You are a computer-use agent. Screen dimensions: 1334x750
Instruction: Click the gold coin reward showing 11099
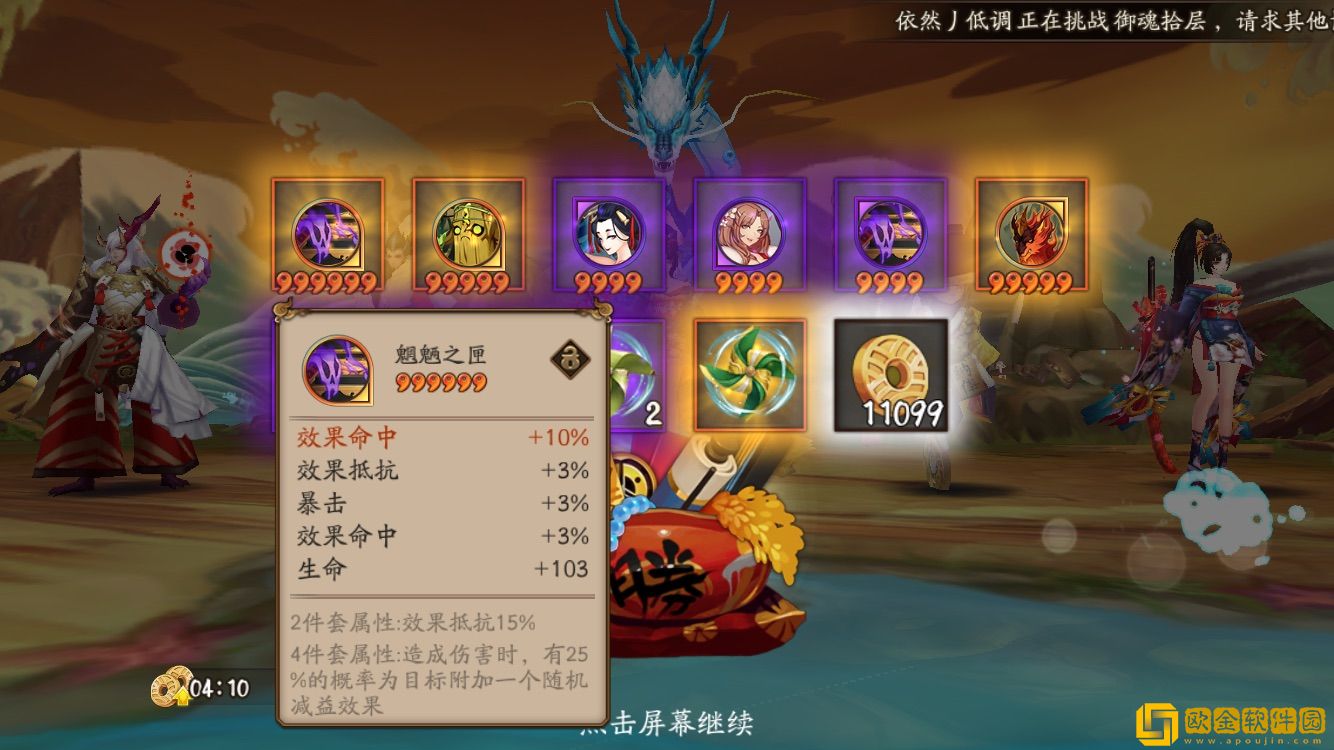point(893,370)
